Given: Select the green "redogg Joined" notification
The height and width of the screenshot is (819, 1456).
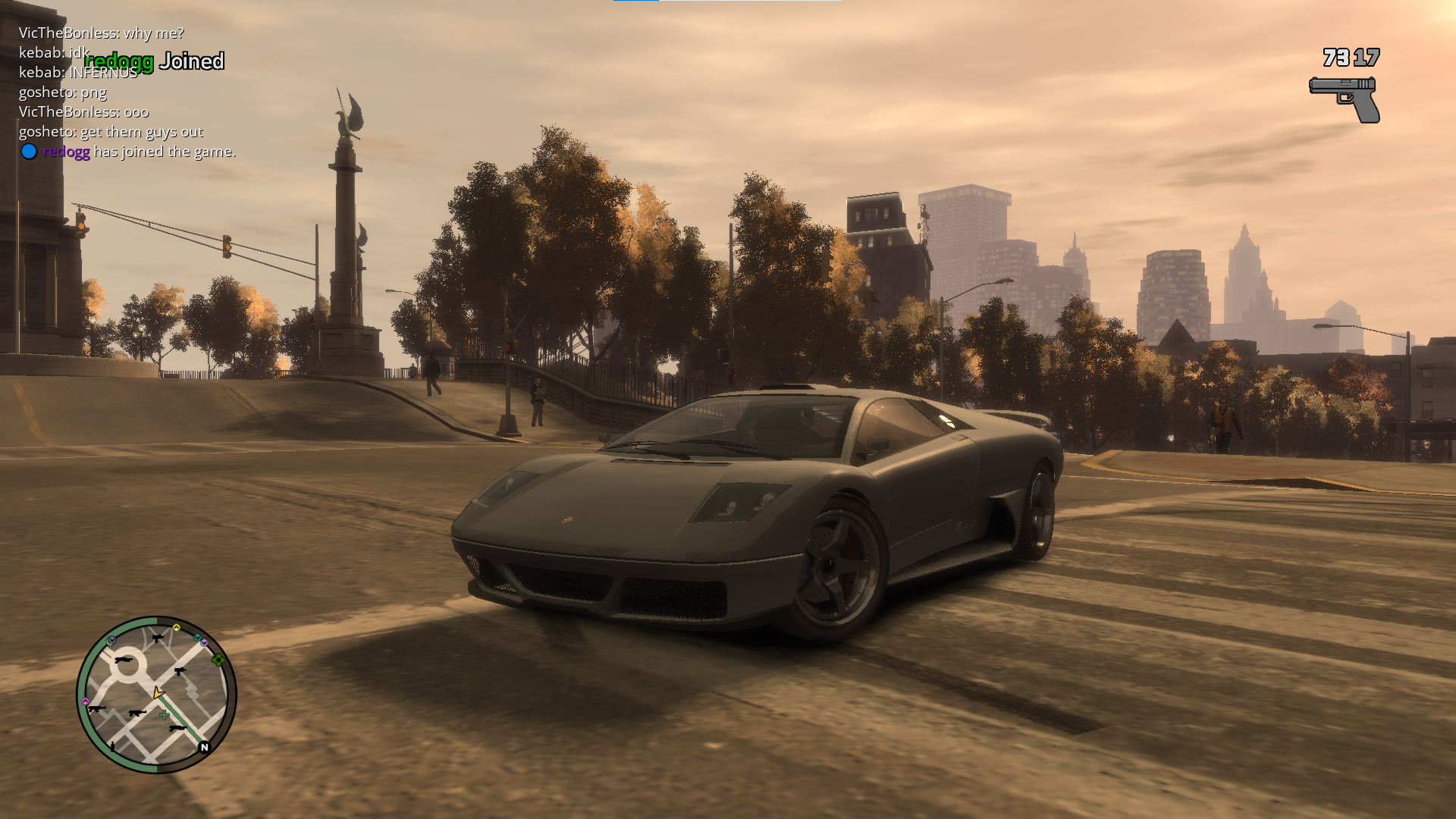Looking at the screenshot, I should point(154,61).
